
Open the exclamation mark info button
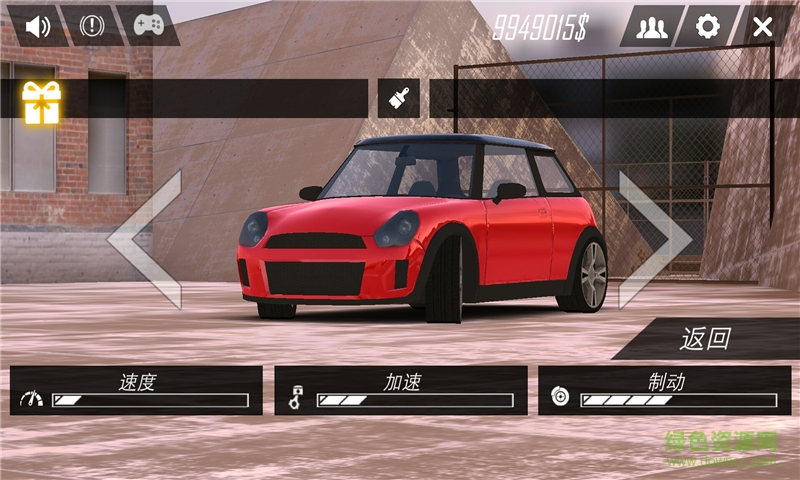[92, 26]
